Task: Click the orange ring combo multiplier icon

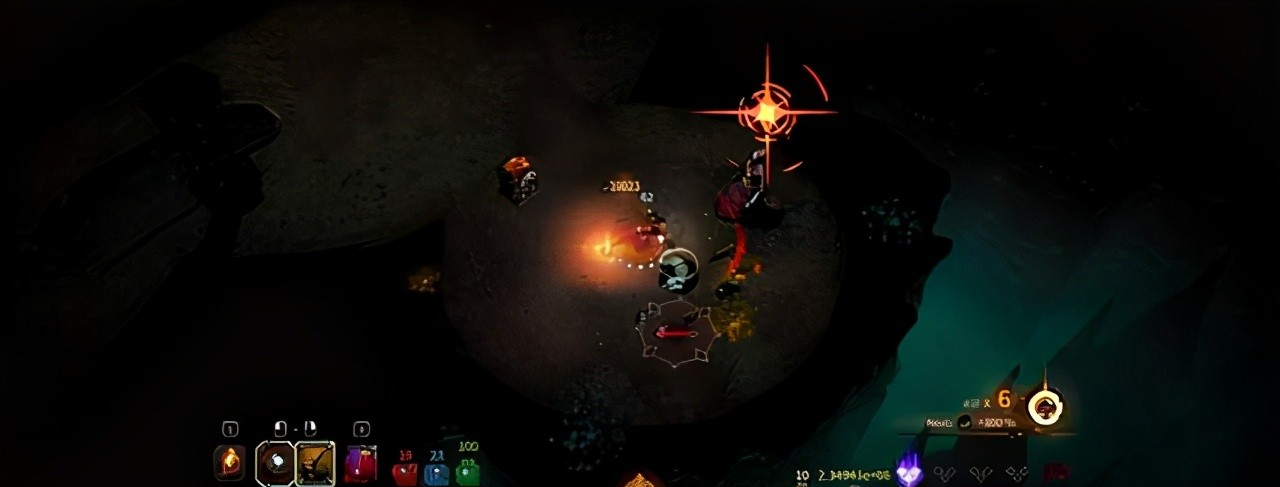Action: 1045,407
